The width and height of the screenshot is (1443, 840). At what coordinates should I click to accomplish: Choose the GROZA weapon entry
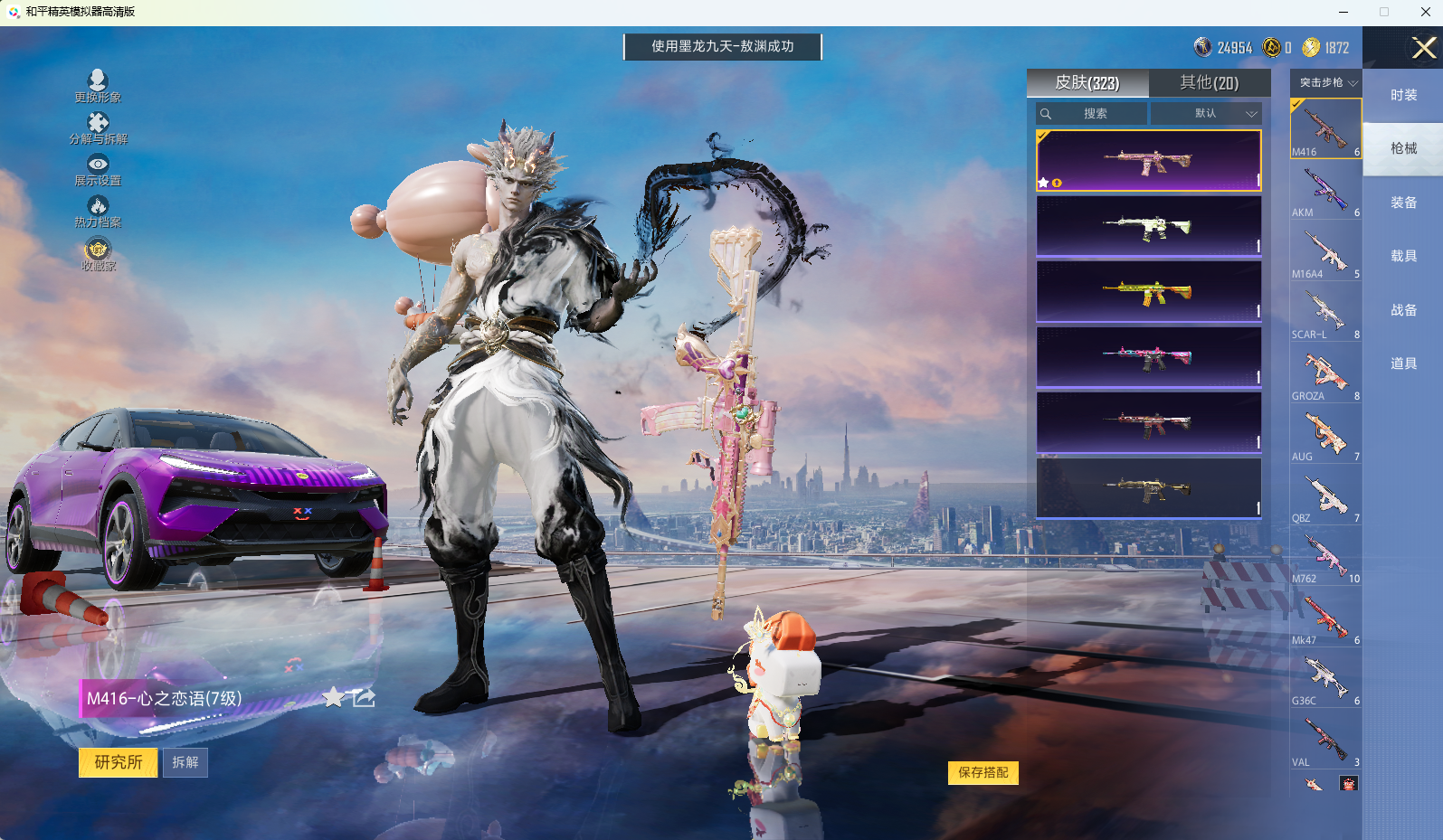1325,374
